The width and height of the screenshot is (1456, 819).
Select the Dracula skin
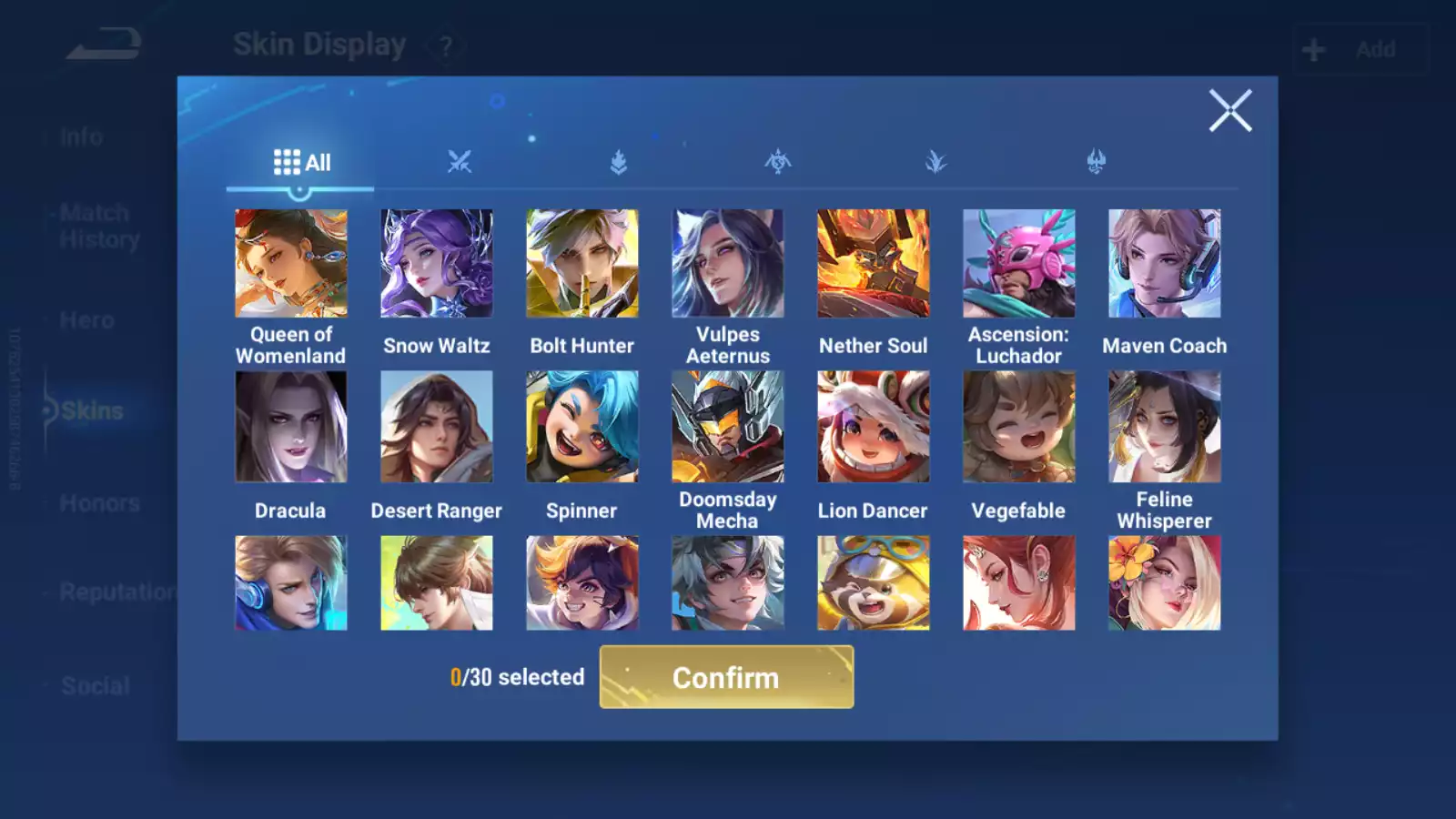[x=291, y=427]
